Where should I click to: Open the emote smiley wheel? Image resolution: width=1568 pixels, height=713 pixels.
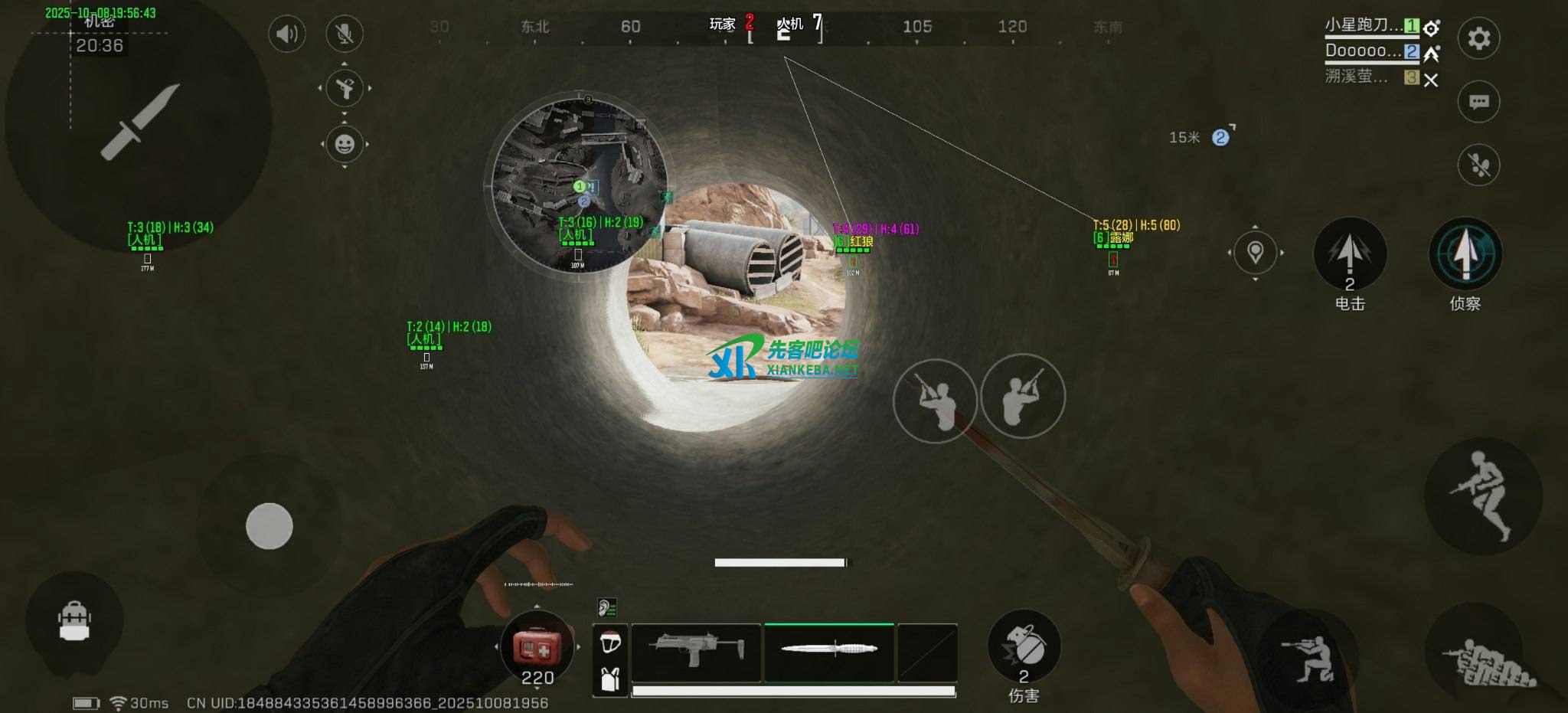(x=345, y=145)
